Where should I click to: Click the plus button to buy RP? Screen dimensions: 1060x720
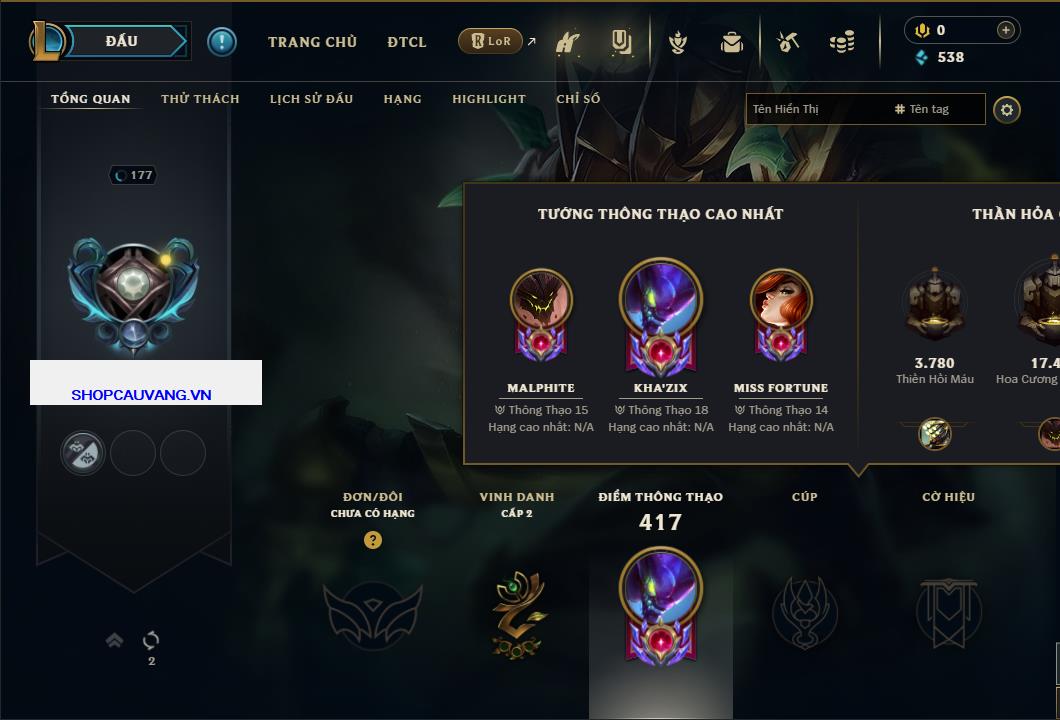(1006, 30)
